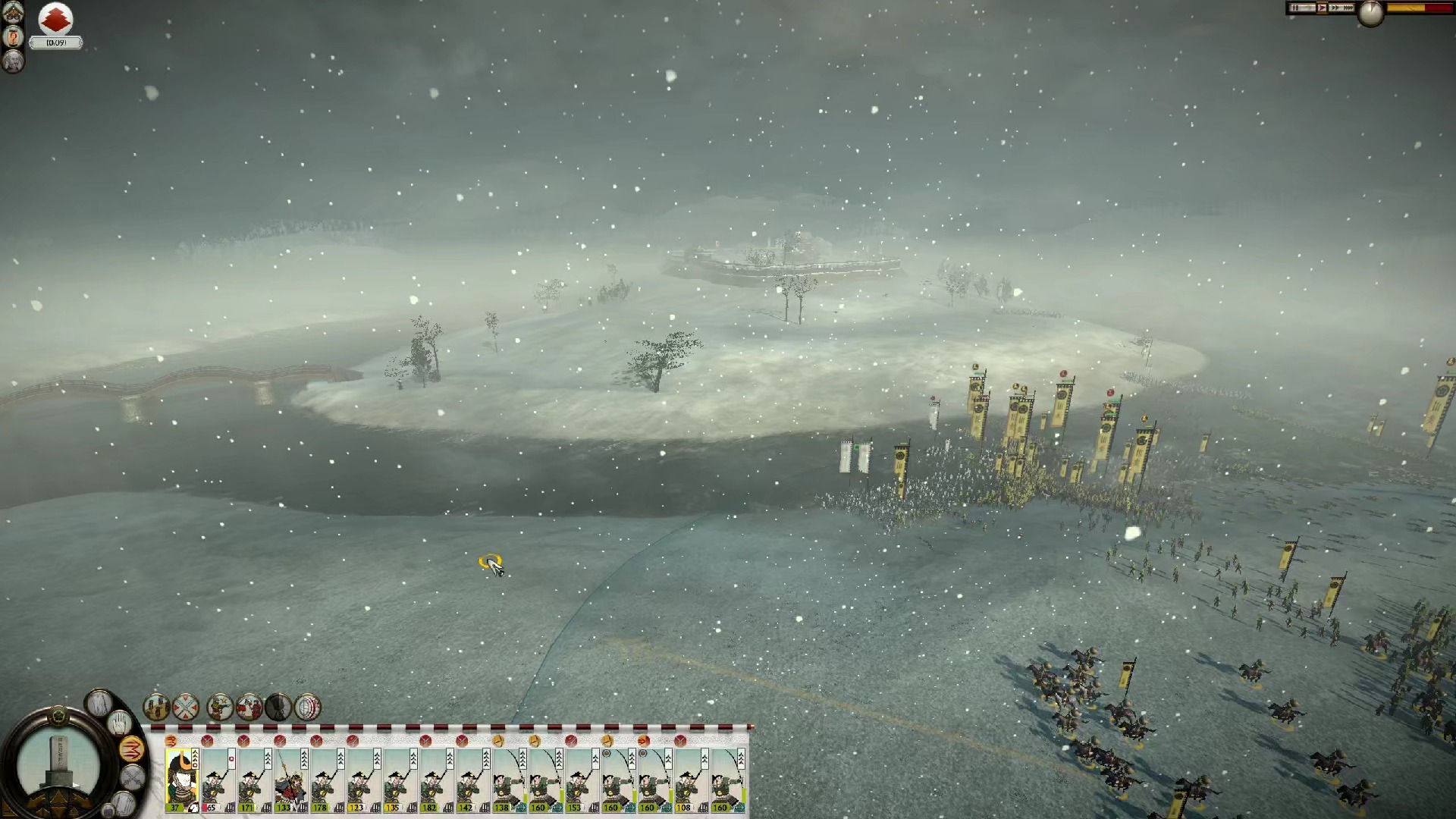The height and width of the screenshot is (819, 1456).
Task: Click the unit group formation button
Action: tap(156, 707)
